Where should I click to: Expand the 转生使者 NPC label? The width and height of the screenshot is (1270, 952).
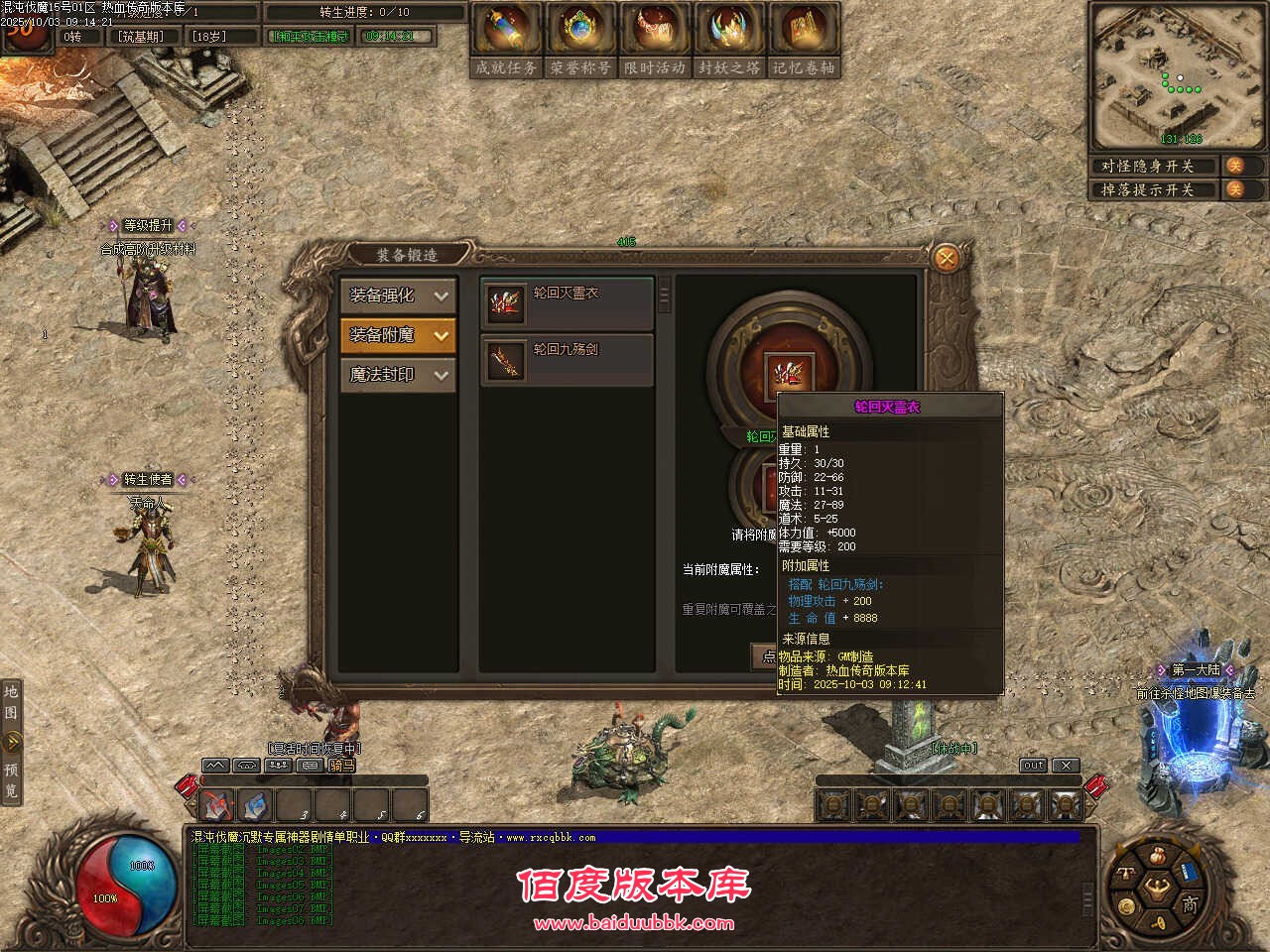[x=148, y=480]
